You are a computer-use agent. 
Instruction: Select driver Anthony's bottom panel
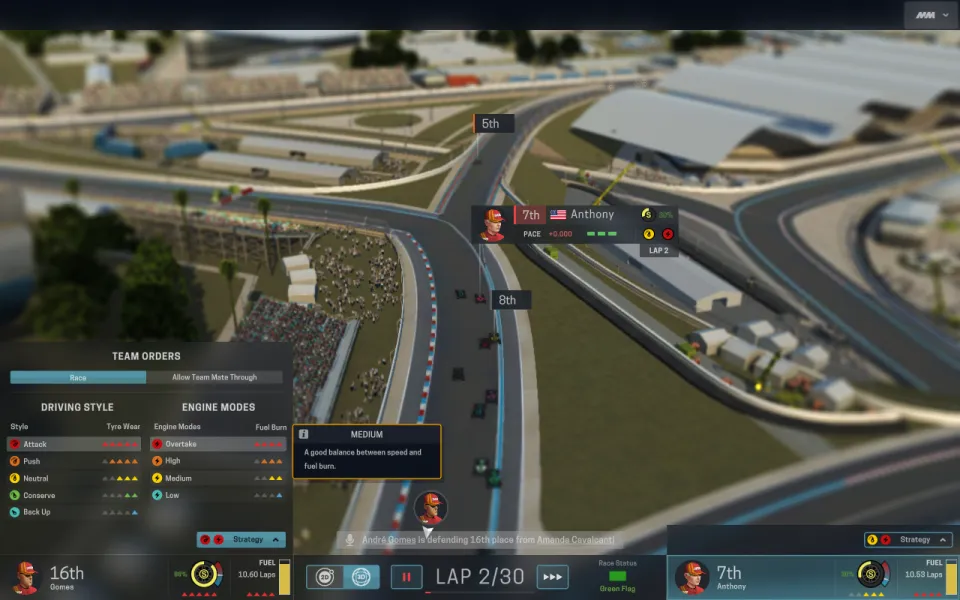click(740, 577)
